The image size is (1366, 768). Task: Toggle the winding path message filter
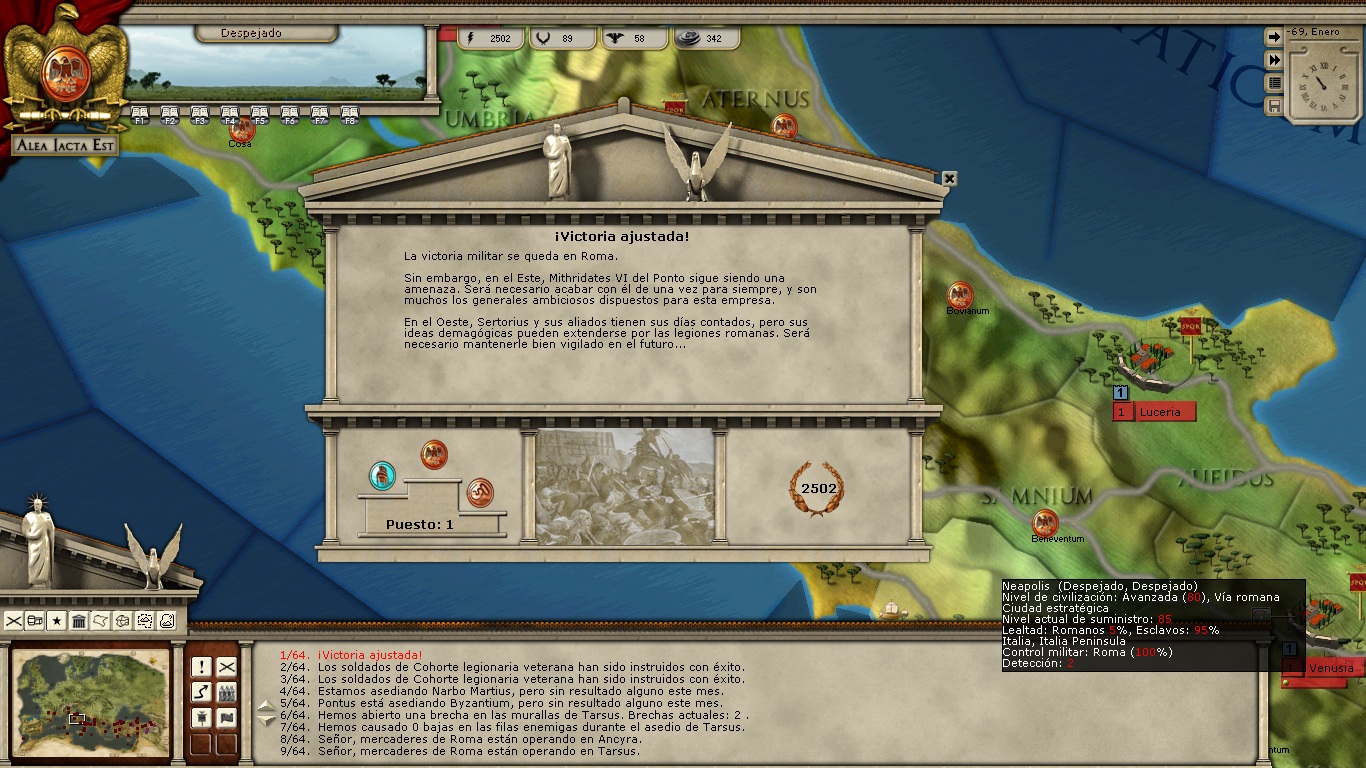(202, 692)
